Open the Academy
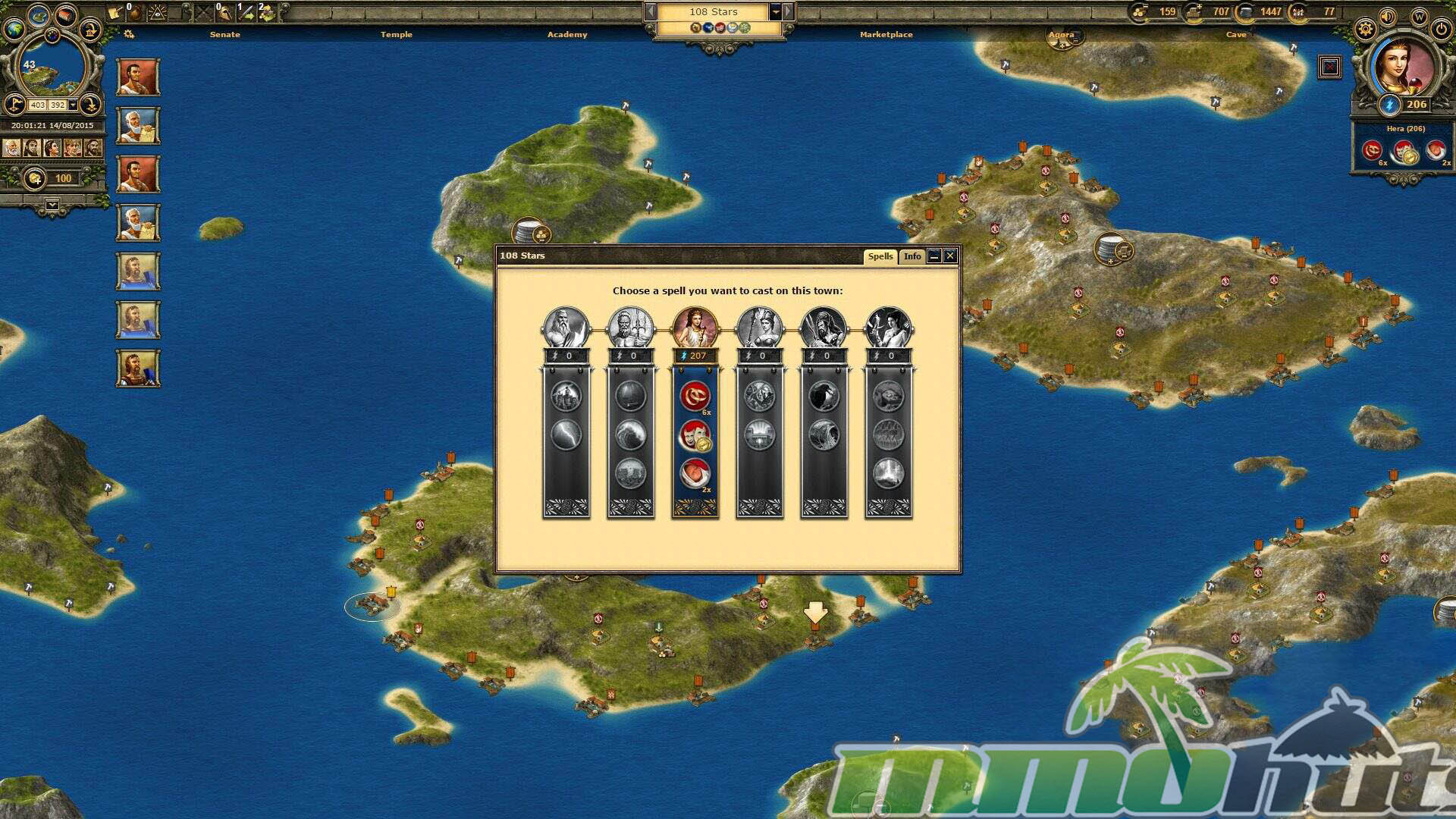 point(567,35)
